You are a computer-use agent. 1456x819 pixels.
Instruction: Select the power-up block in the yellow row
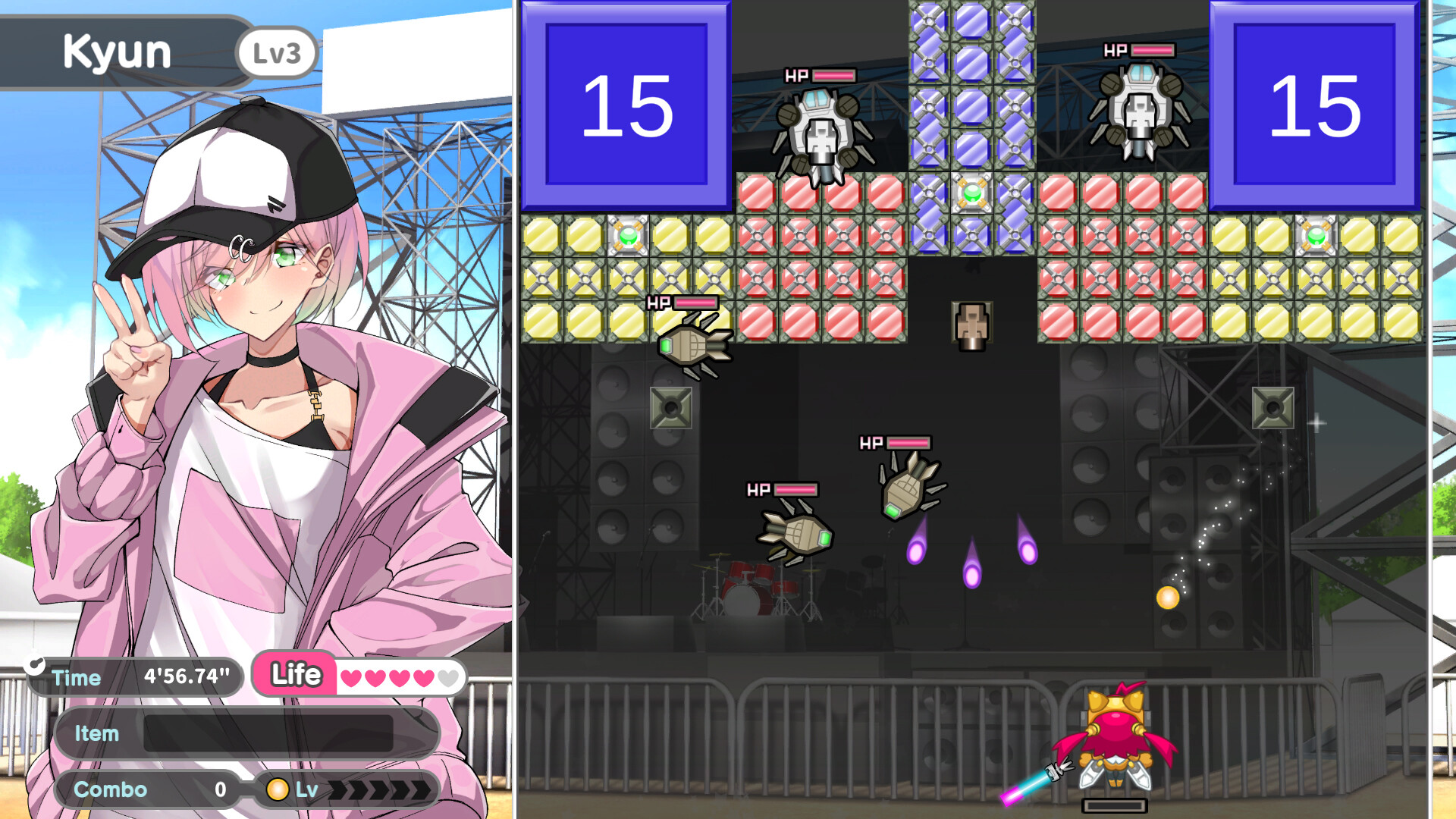(x=628, y=236)
